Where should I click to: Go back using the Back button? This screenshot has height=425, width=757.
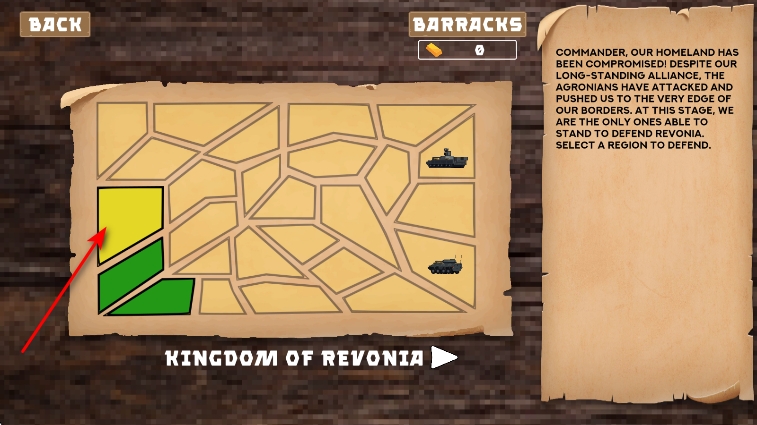pyautogui.click(x=55, y=24)
